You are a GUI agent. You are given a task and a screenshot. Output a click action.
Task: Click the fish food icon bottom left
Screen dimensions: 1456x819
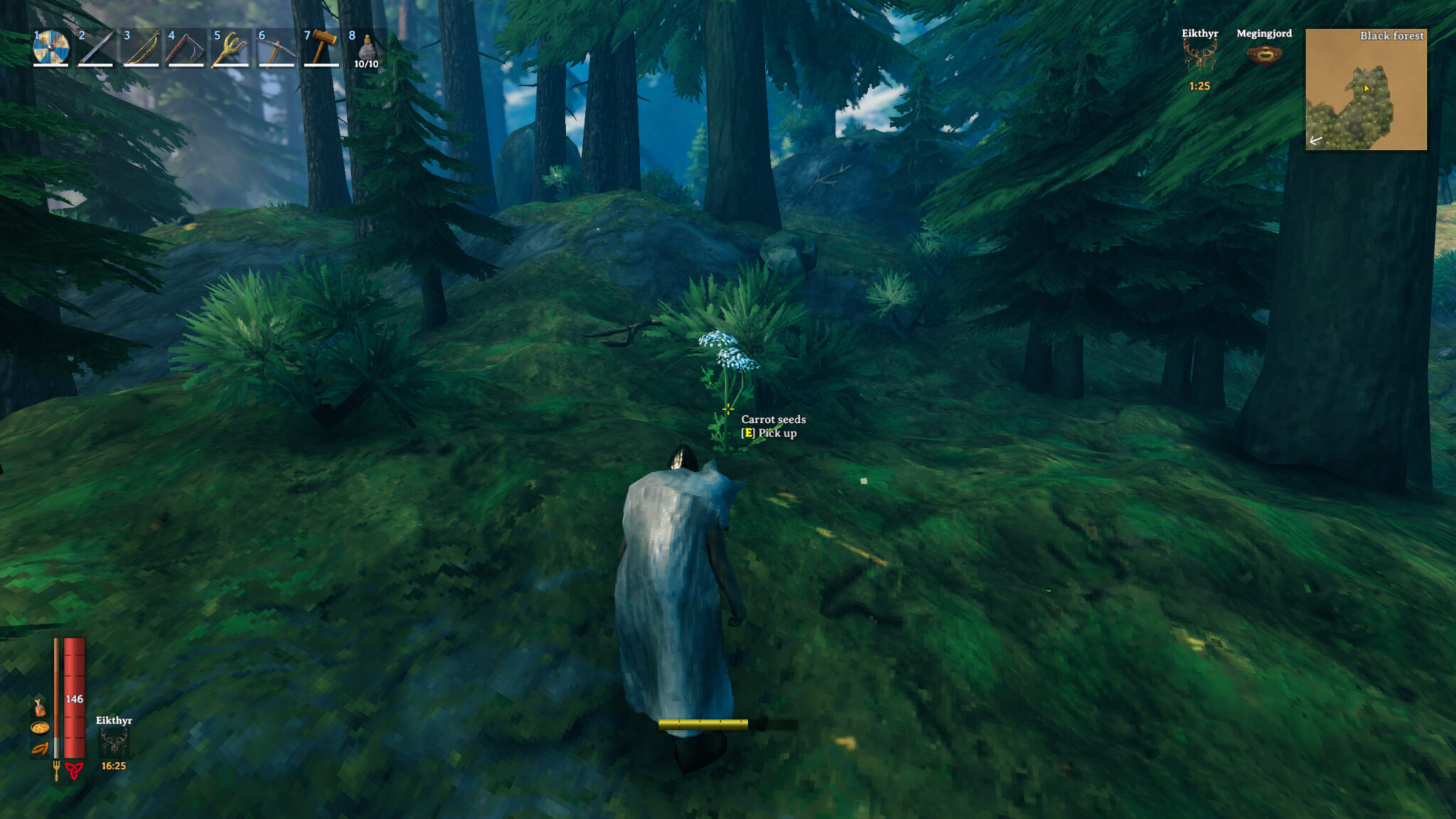38,707
